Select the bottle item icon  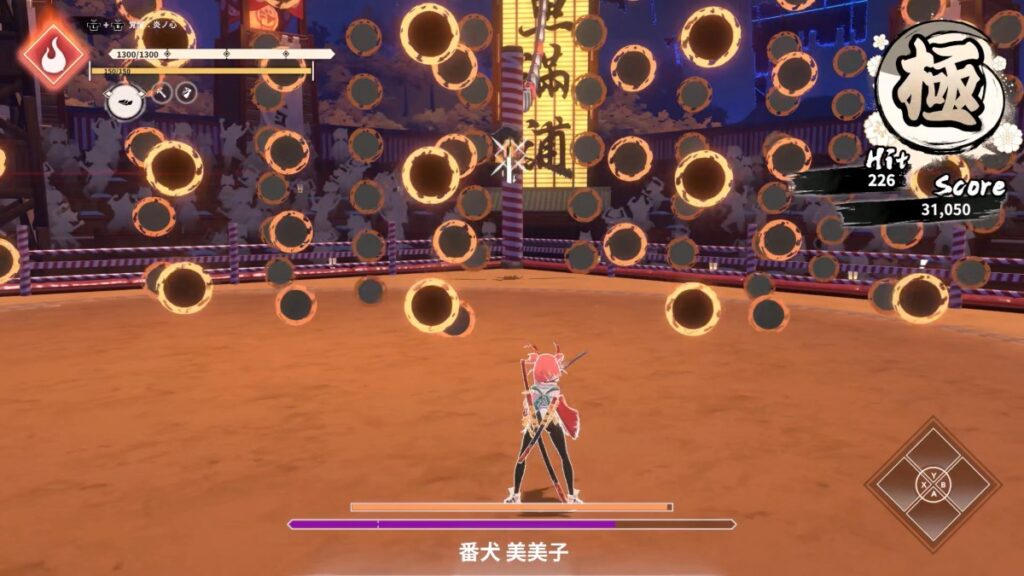click(186, 93)
